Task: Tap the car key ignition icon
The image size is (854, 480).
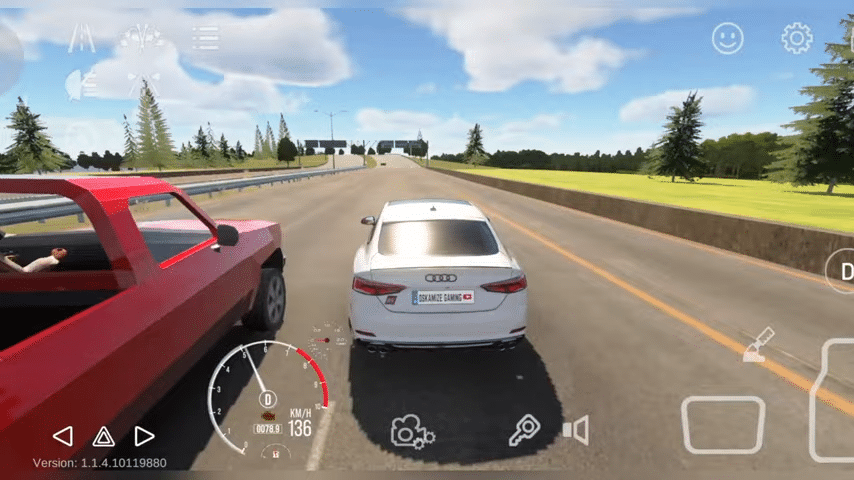Action: (523, 430)
